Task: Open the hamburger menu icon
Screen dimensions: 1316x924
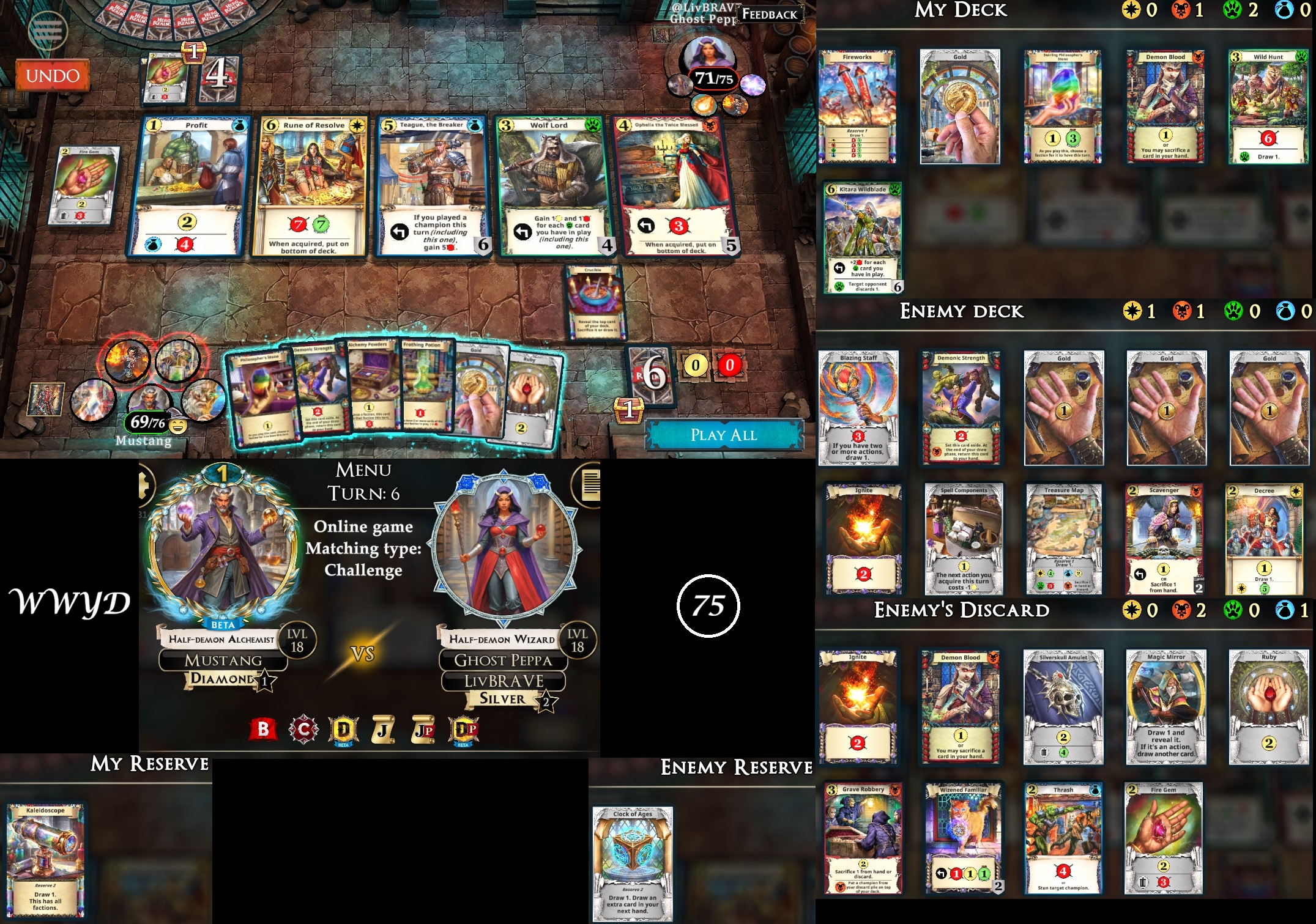Action: click(48, 29)
